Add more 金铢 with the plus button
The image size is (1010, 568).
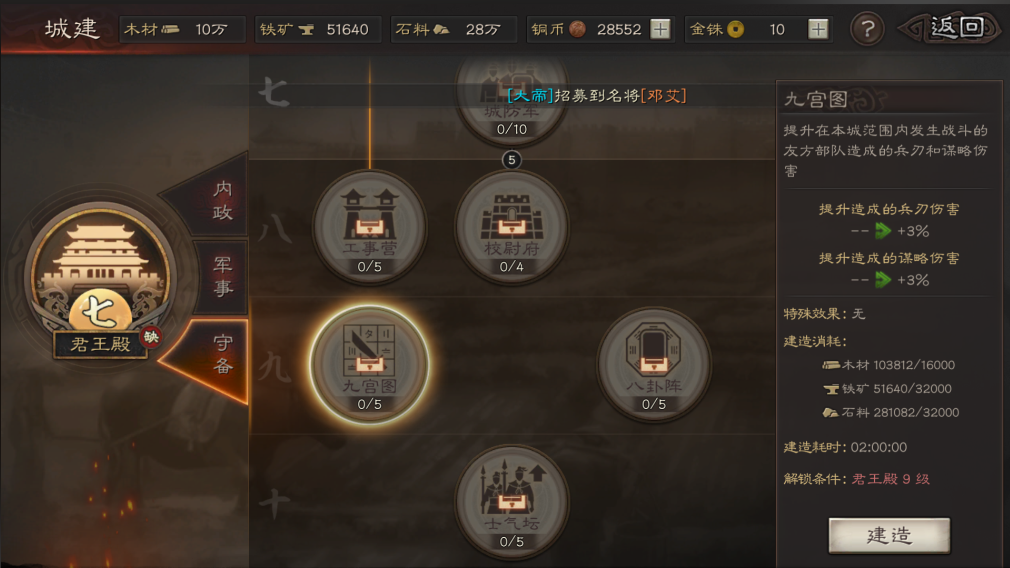tap(818, 29)
